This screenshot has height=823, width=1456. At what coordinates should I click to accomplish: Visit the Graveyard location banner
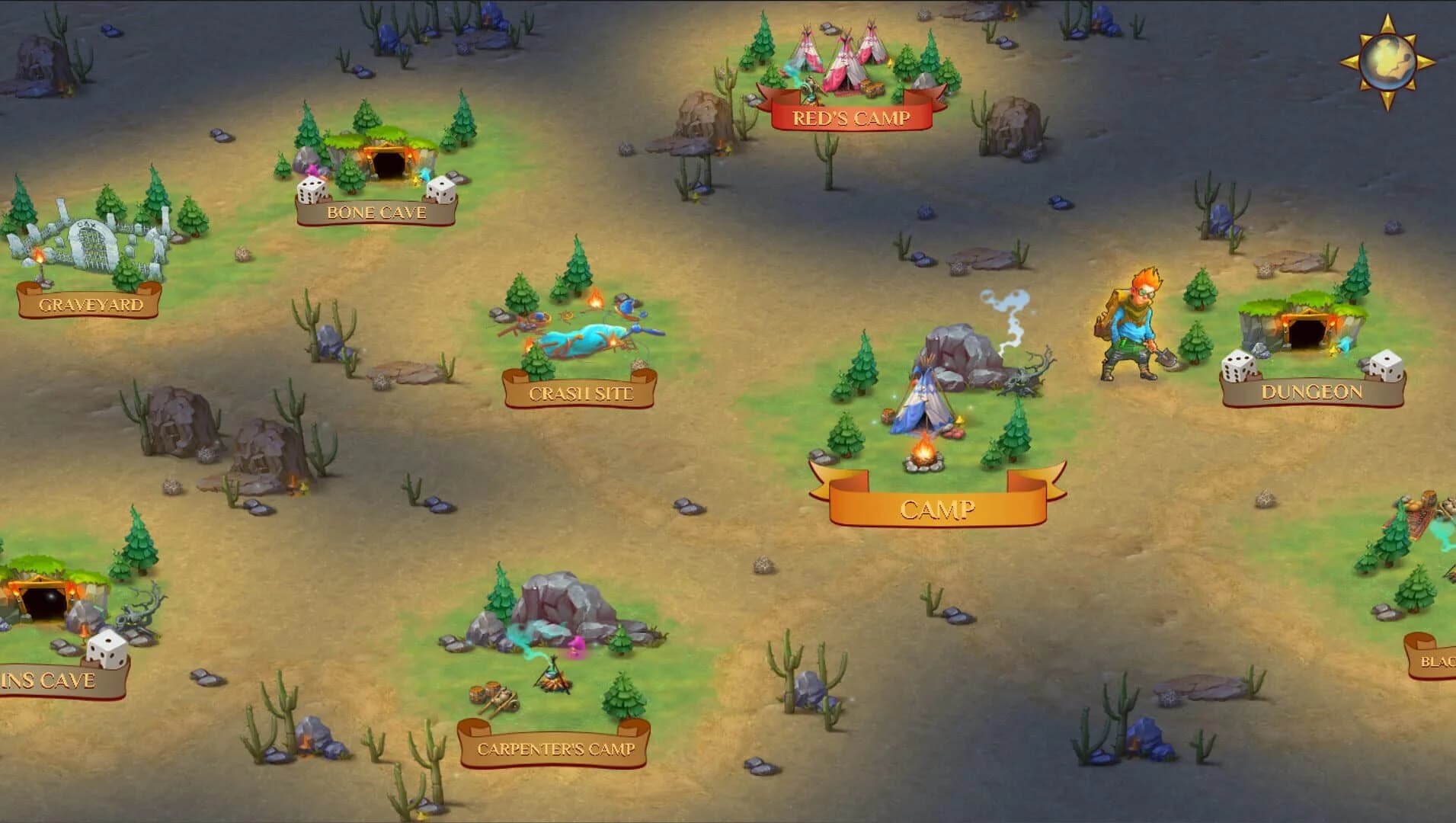91,303
